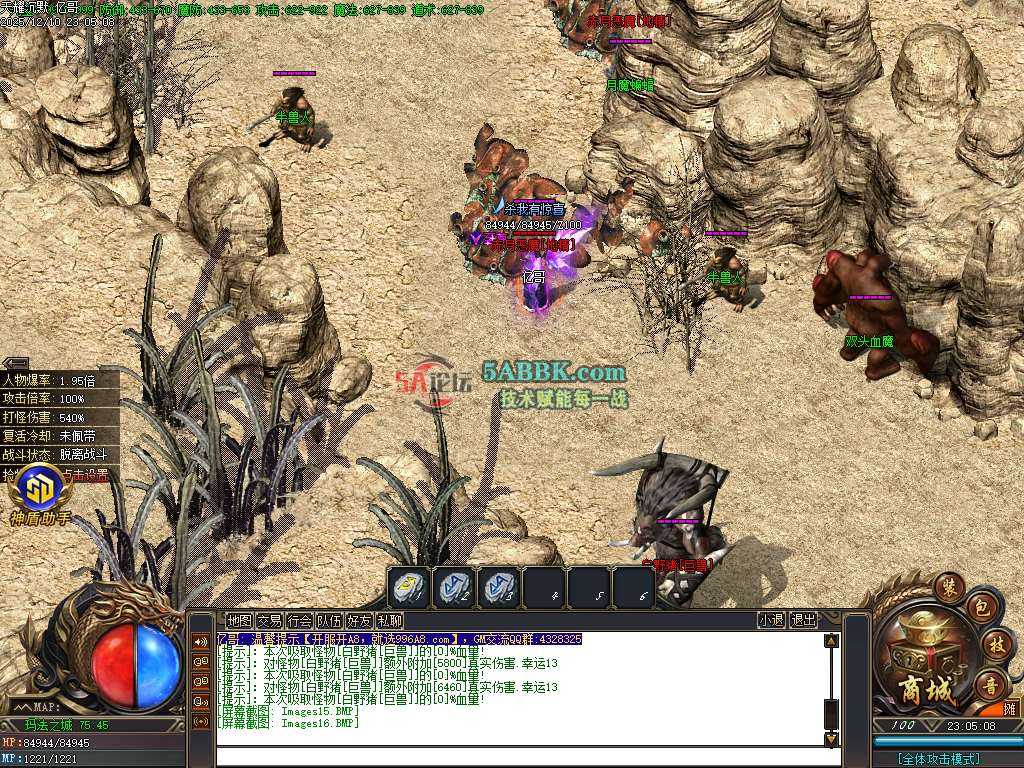Click the 交易 trade button
The height and width of the screenshot is (768, 1024).
point(269,620)
